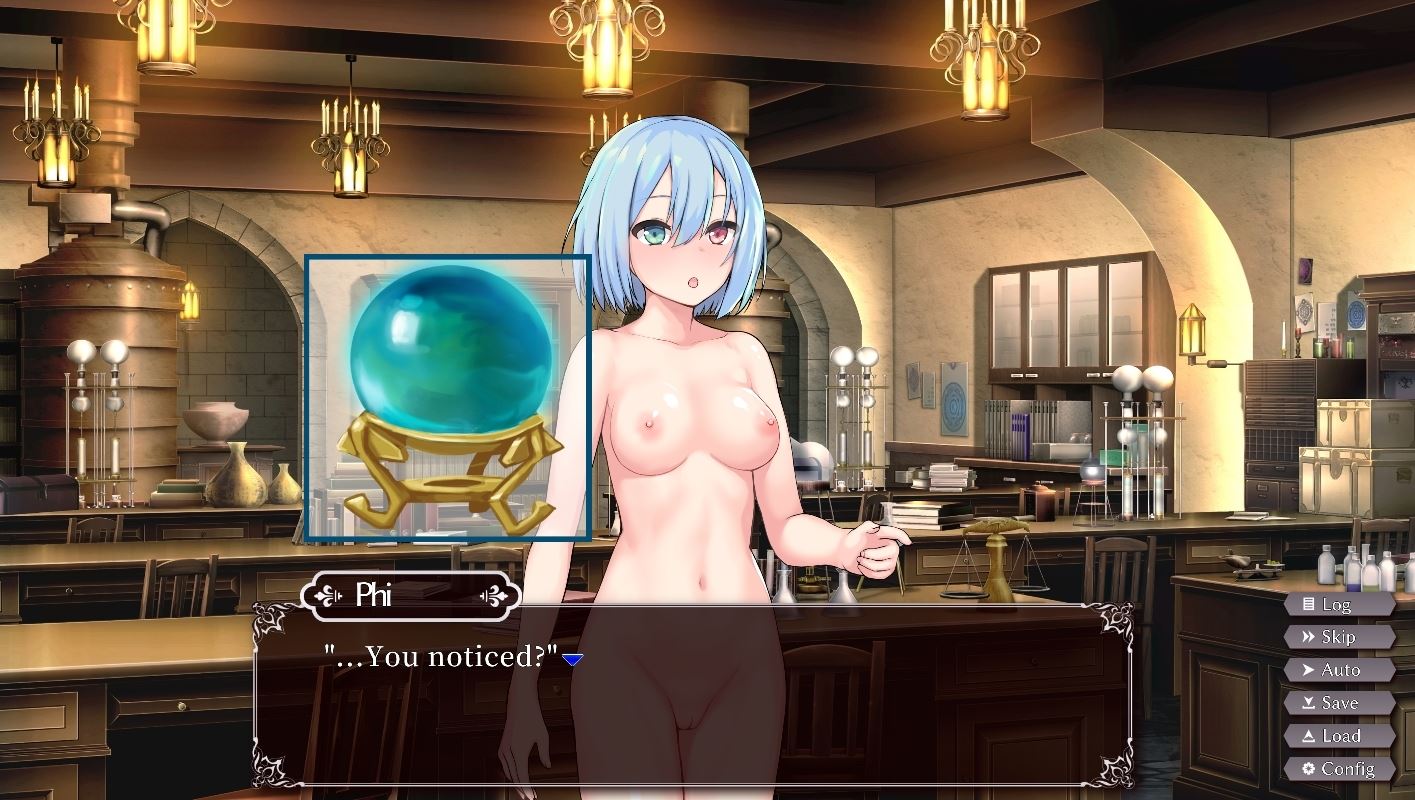The width and height of the screenshot is (1415, 800).
Task: Open the Config menu item
Action: [x=1340, y=768]
